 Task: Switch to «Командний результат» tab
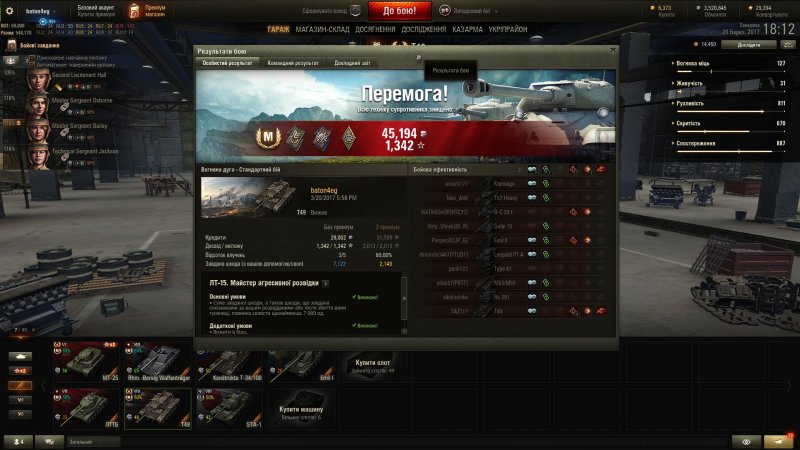[293, 62]
